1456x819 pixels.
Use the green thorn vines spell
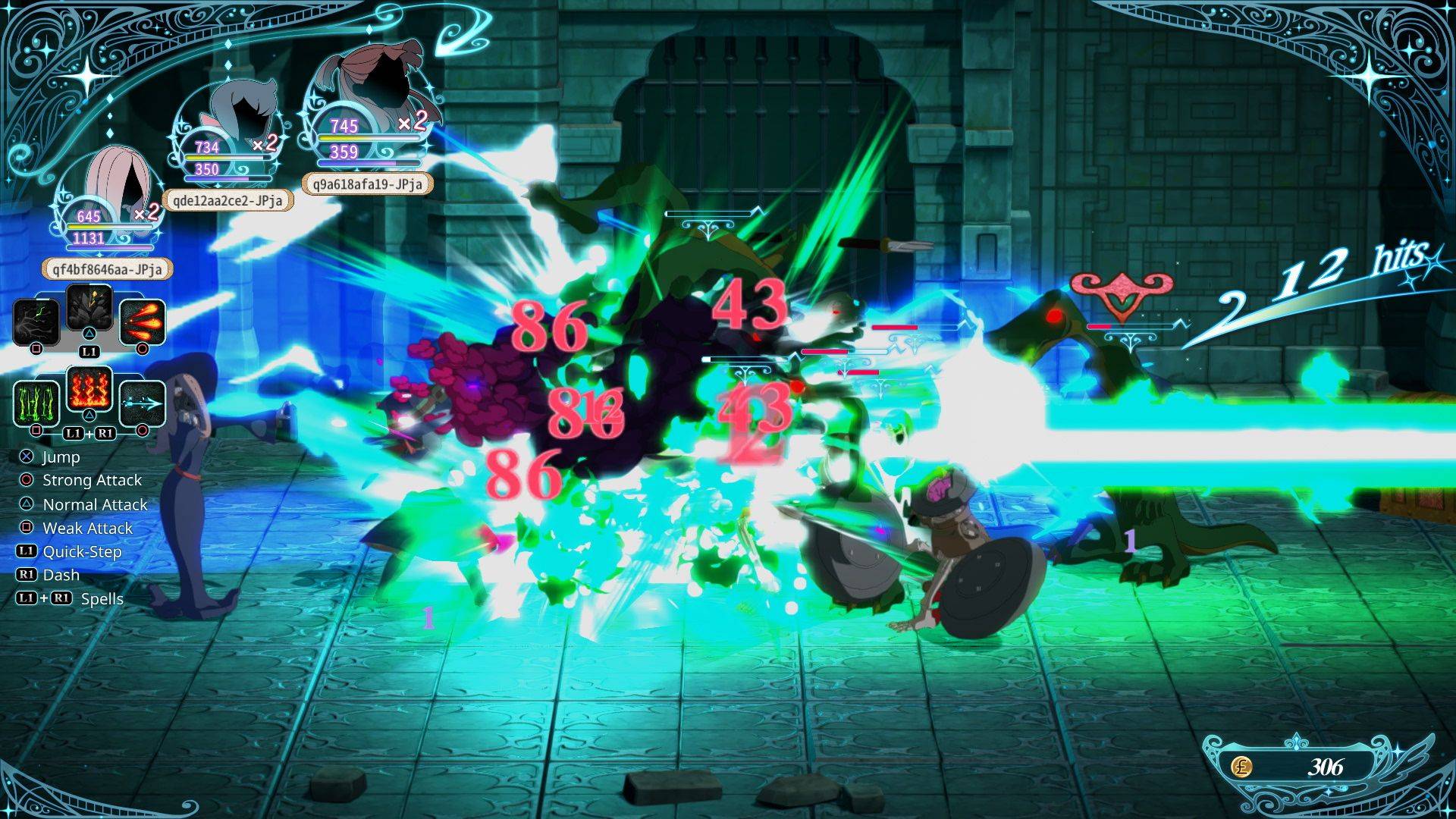(36, 403)
